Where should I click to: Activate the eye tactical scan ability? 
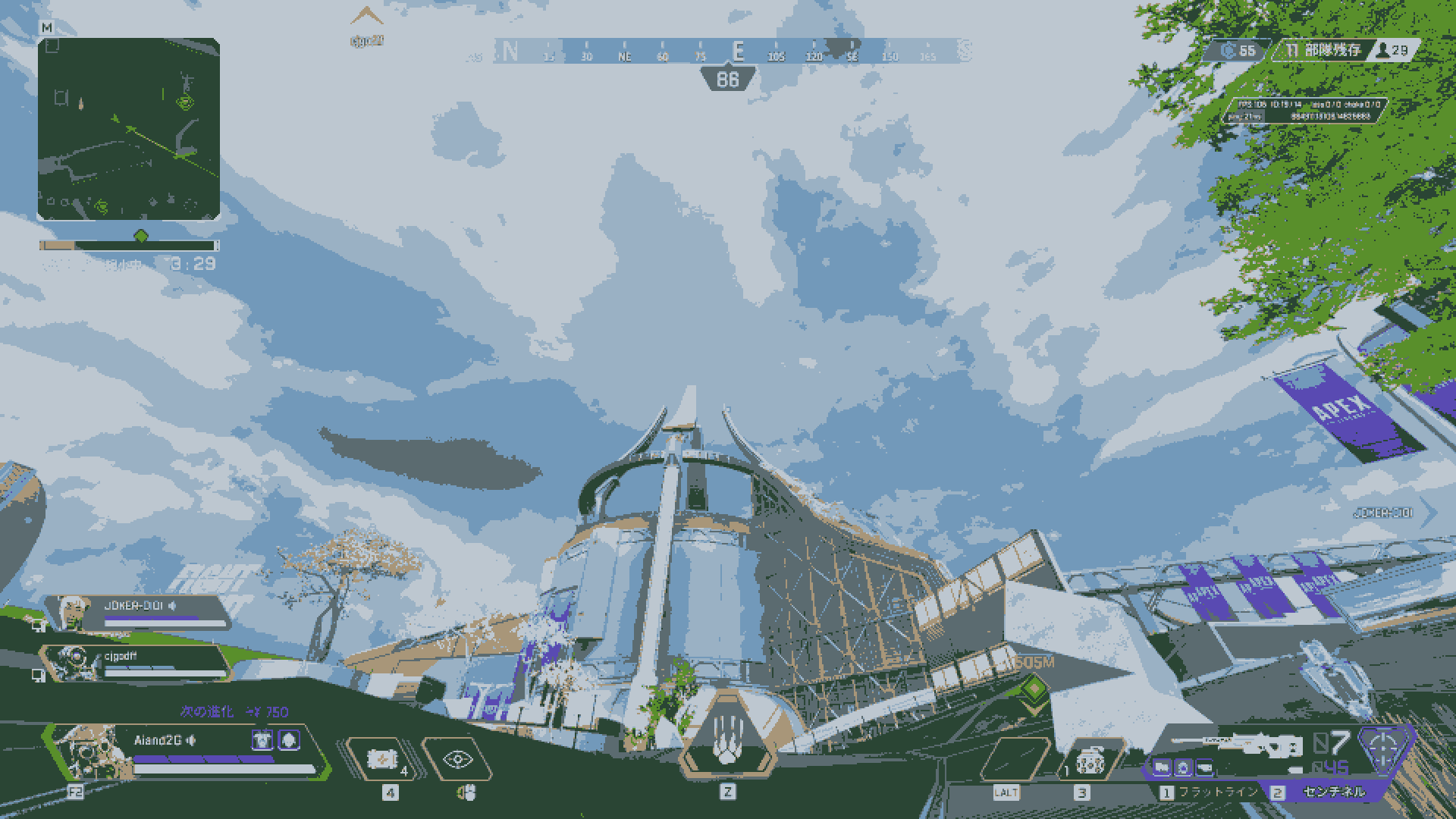coord(457,759)
